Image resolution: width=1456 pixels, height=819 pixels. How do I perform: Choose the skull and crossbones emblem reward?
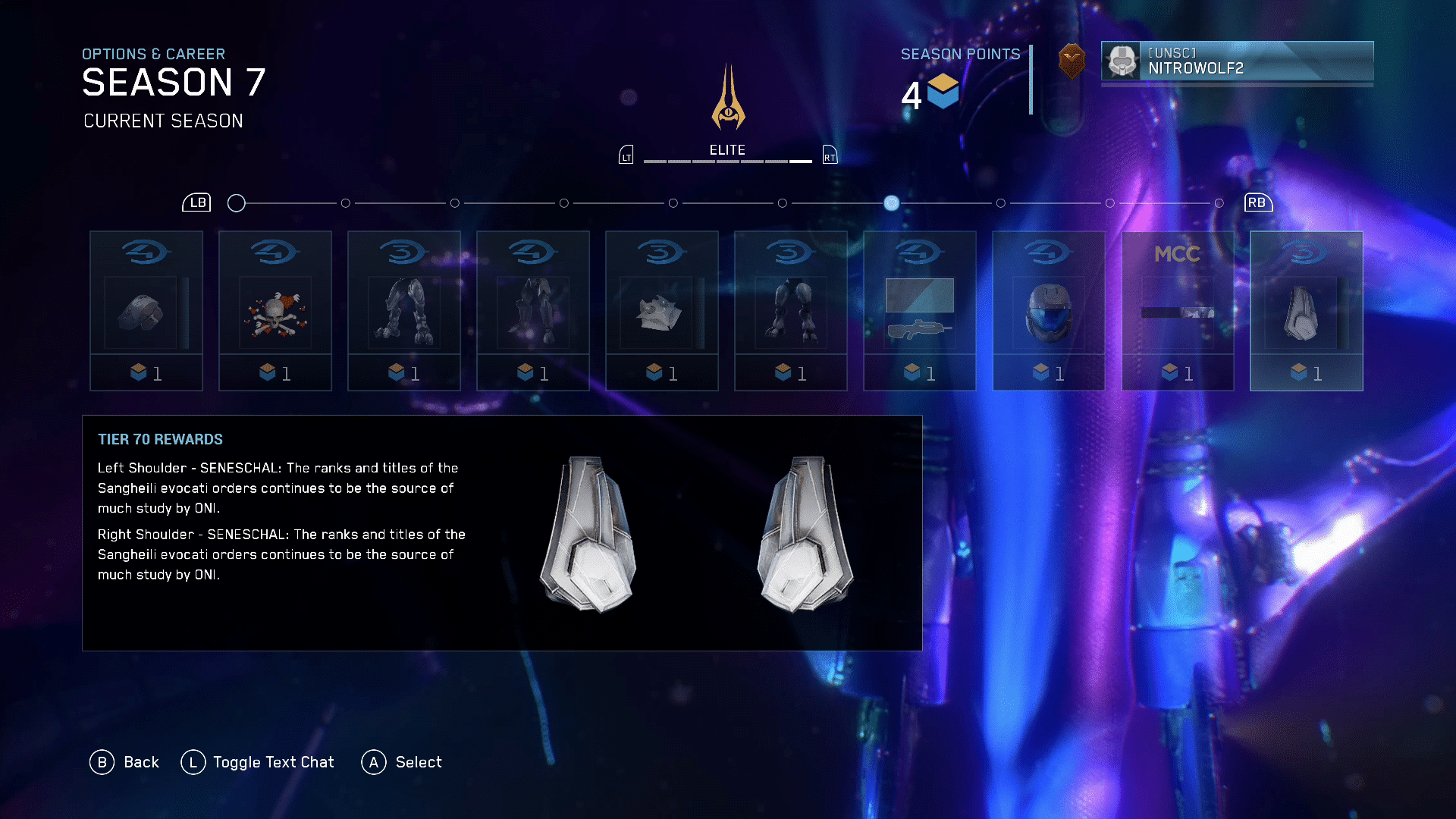pos(275,311)
